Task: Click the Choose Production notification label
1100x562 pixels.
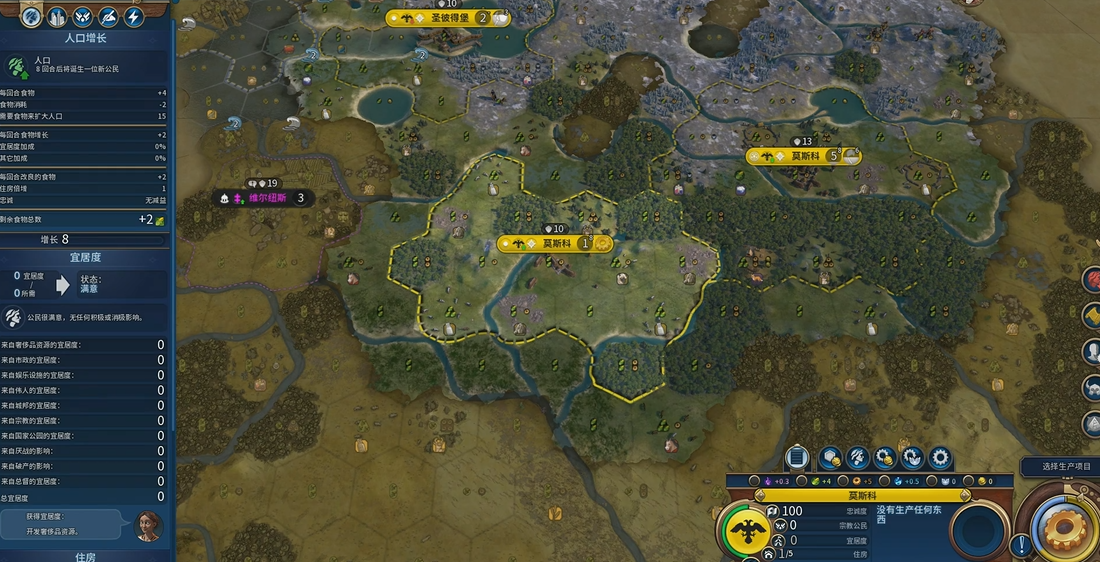Action: coord(1062,467)
